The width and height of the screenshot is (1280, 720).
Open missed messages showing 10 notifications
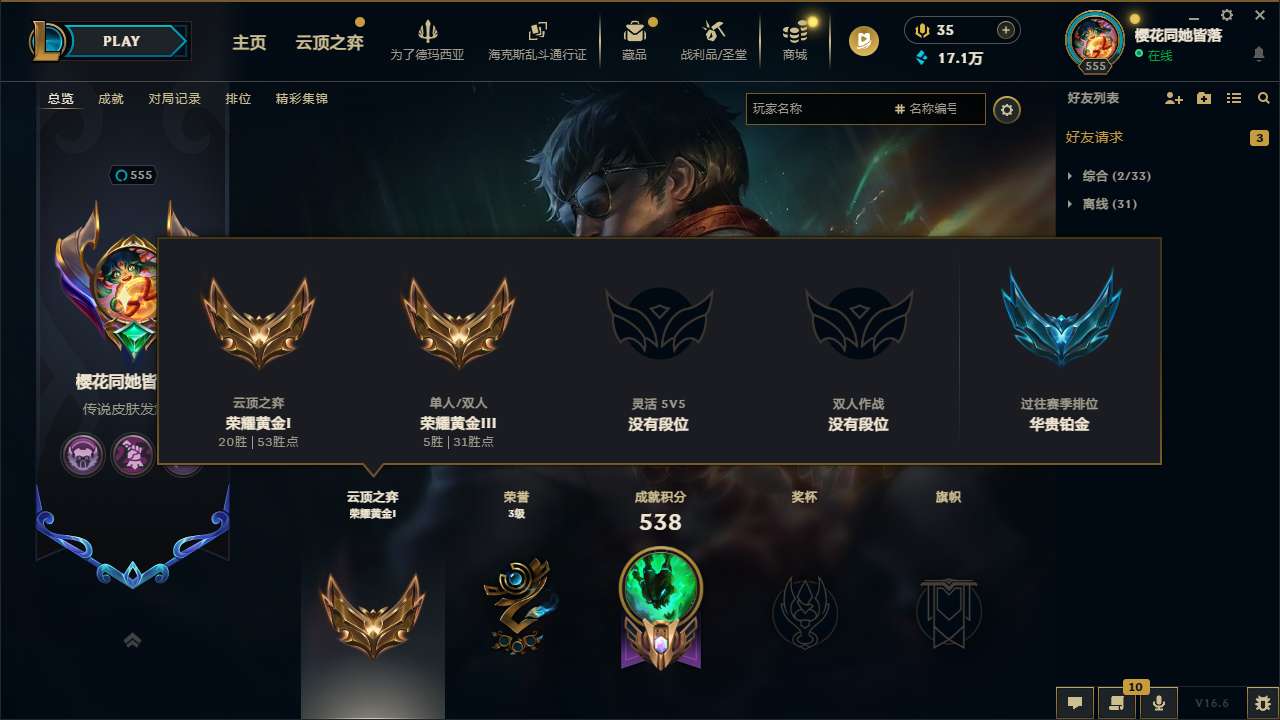point(1116,703)
